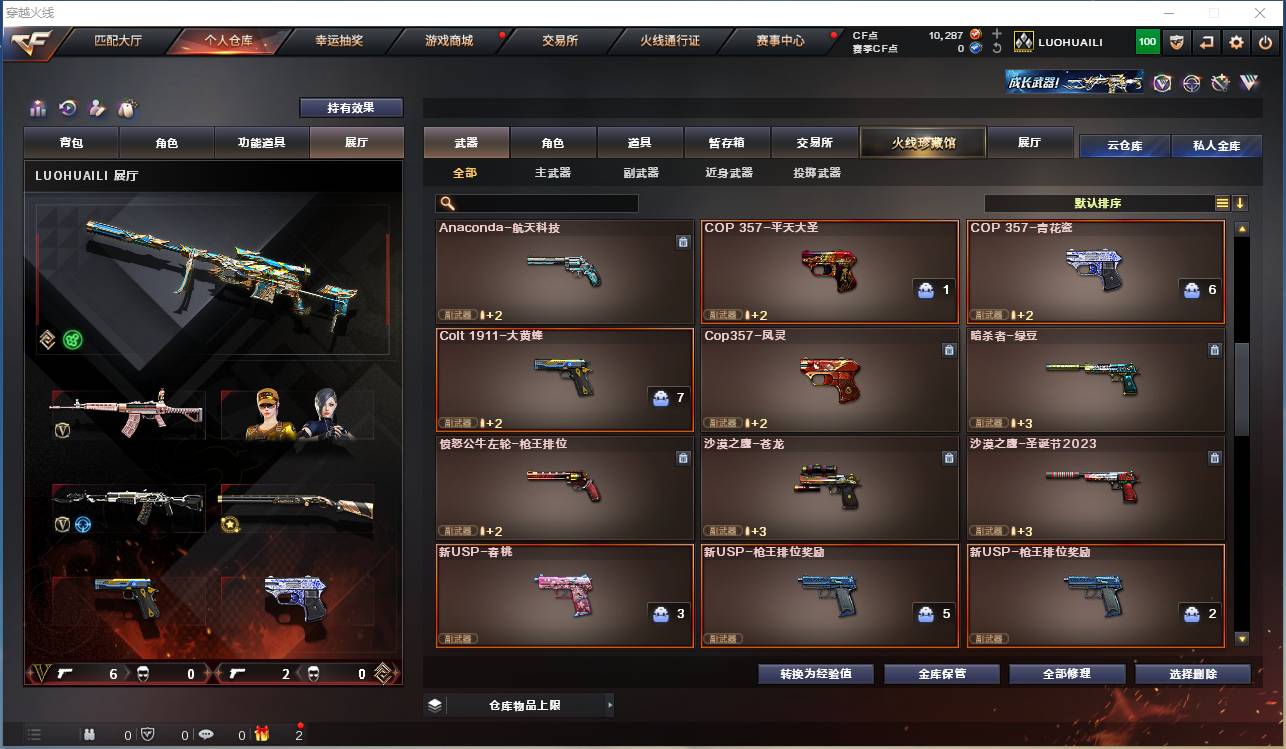Switch to the 火线珍藏馆 tab
Screen dimensions: 1286x749
tap(921, 142)
